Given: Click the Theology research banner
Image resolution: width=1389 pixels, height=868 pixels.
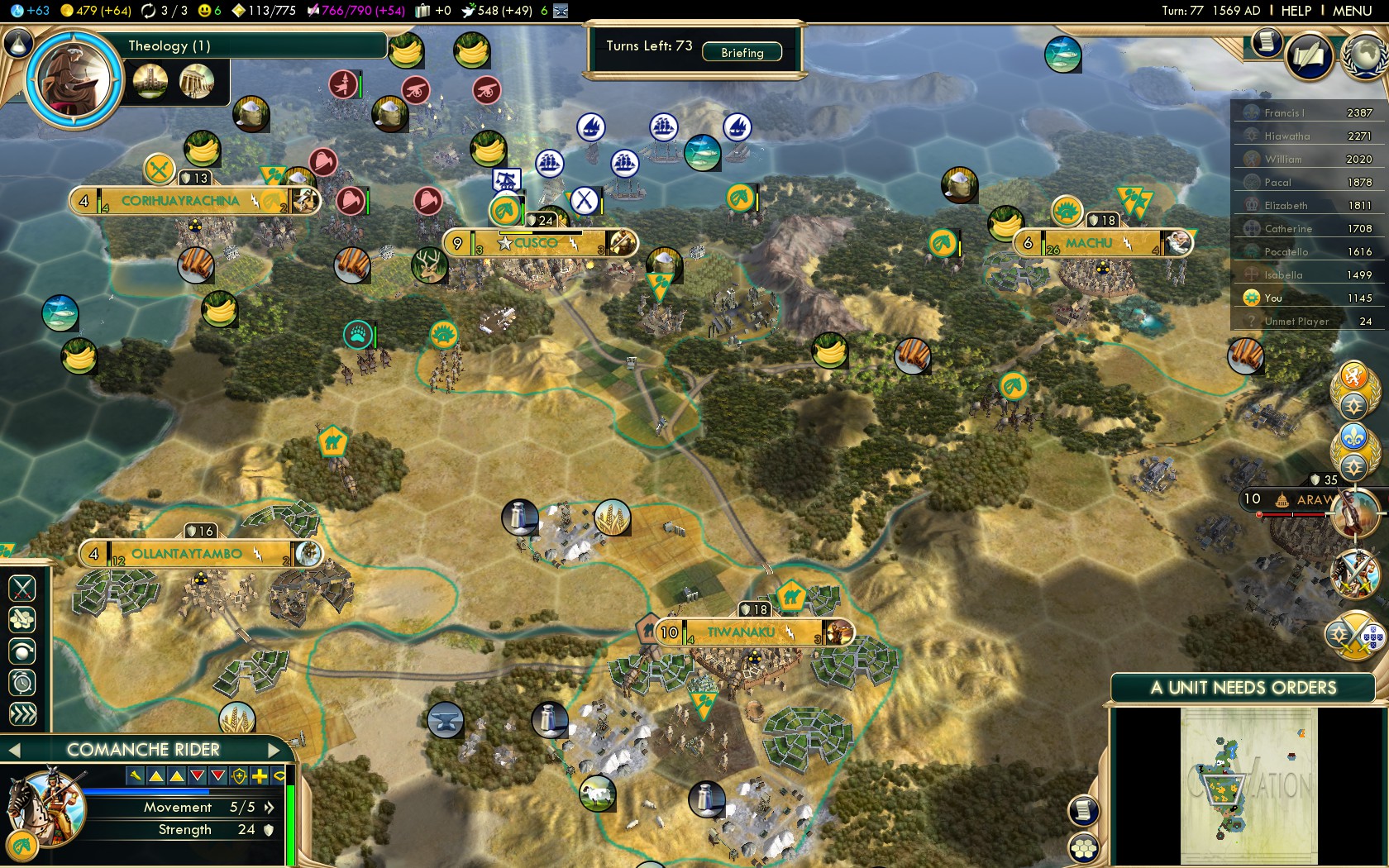Looking at the screenshot, I should [248, 45].
